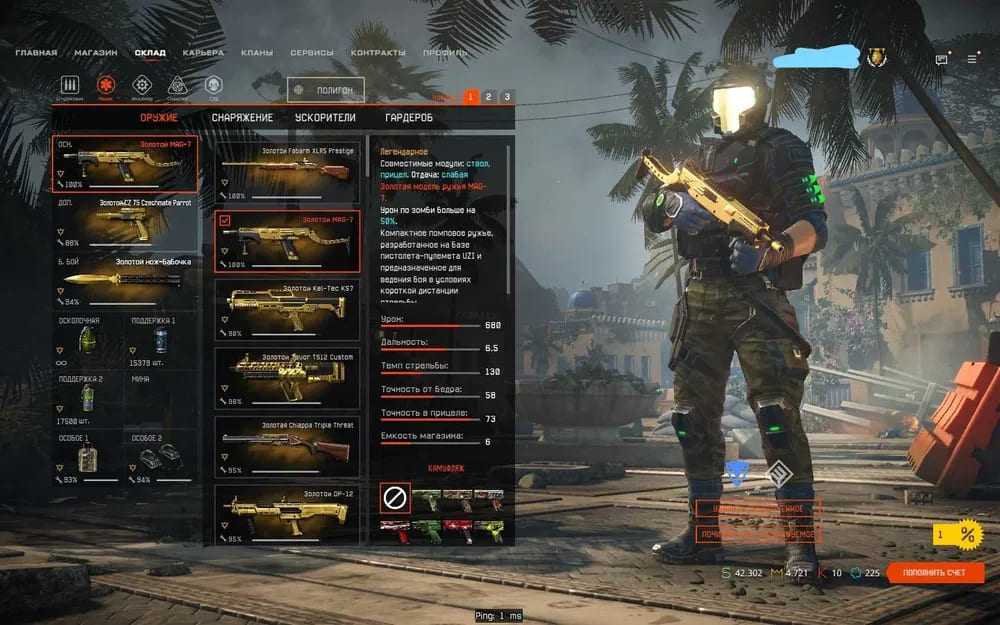Choose the Золотая Chiappa Triple Threat shotgun
Viewport: 1000px width, 625px height.
pyautogui.click(x=287, y=445)
